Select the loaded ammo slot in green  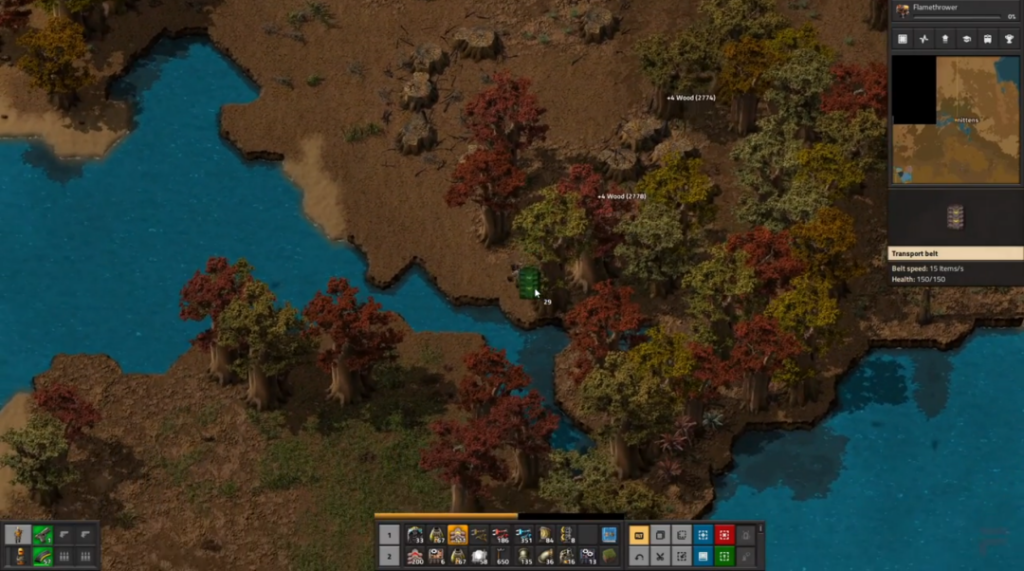[42, 556]
